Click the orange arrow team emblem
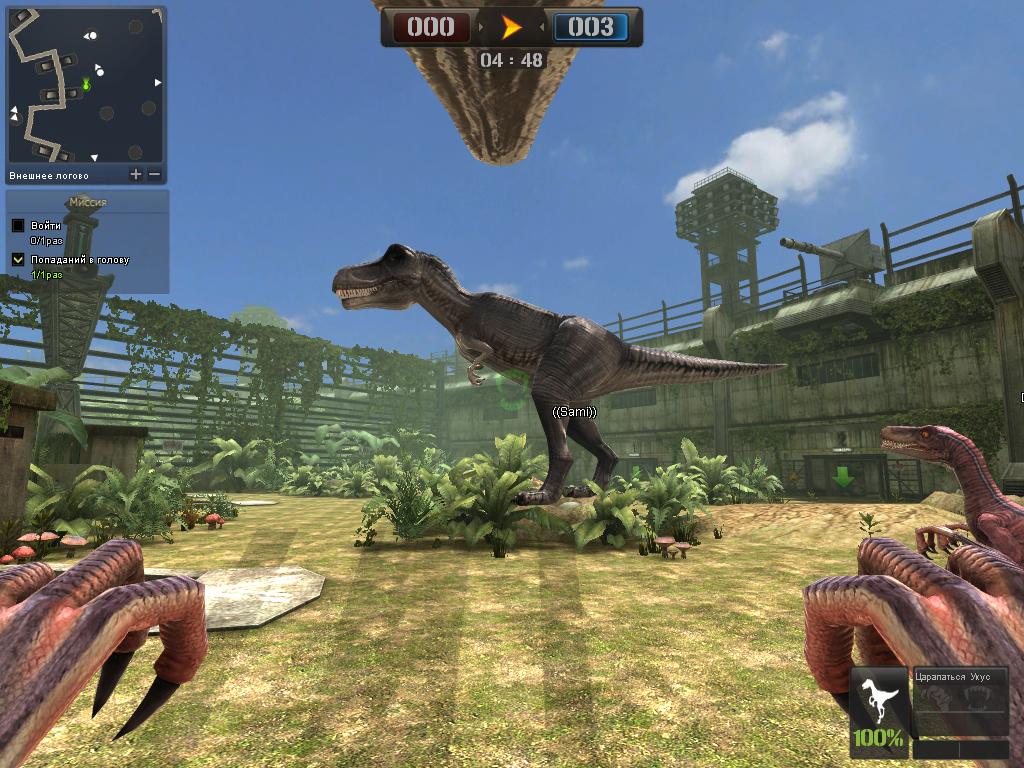 pyautogui.click(x=511, y=27)
